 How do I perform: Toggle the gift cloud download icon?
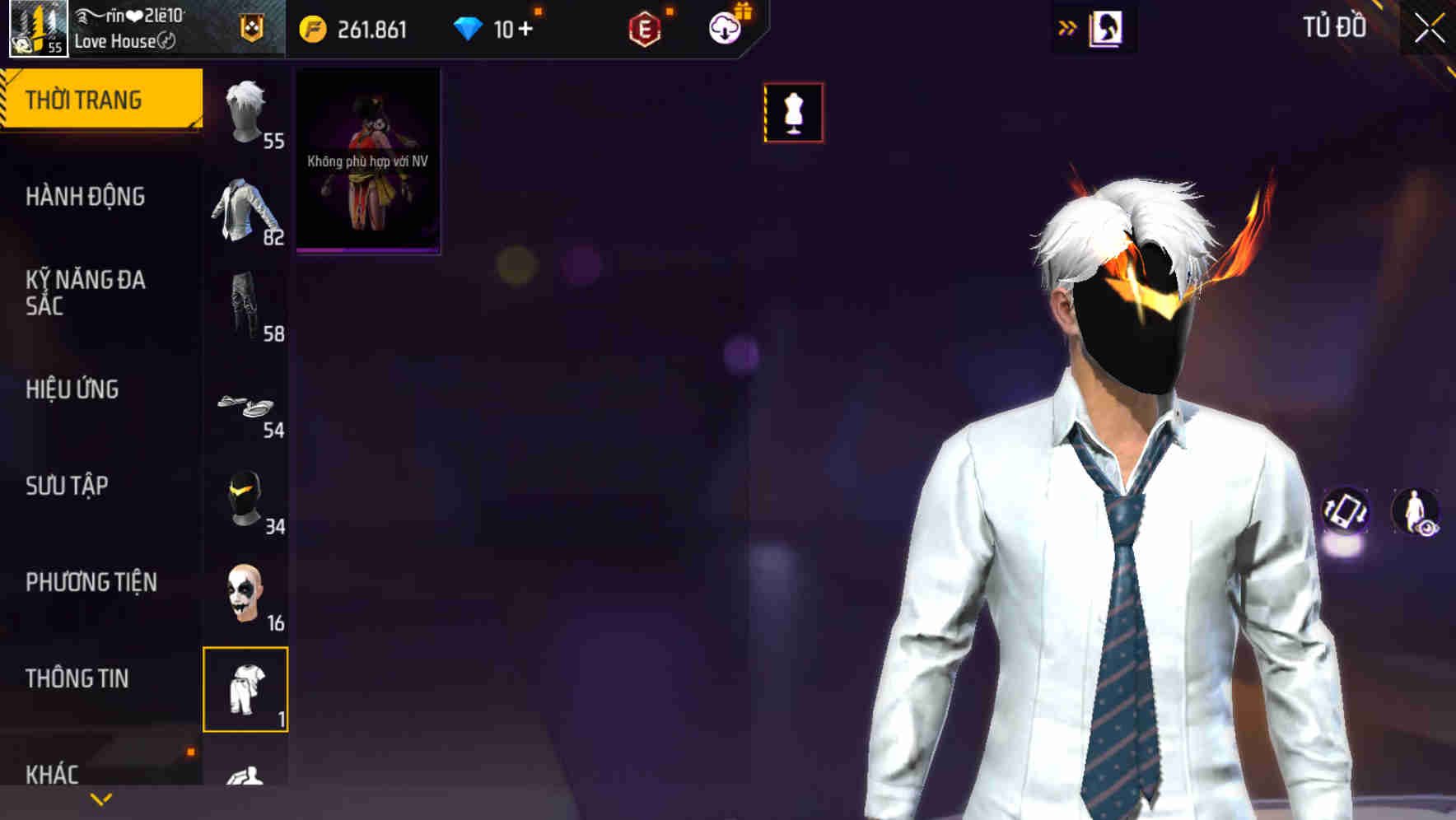pyautogui.click(x=722, y=28)
